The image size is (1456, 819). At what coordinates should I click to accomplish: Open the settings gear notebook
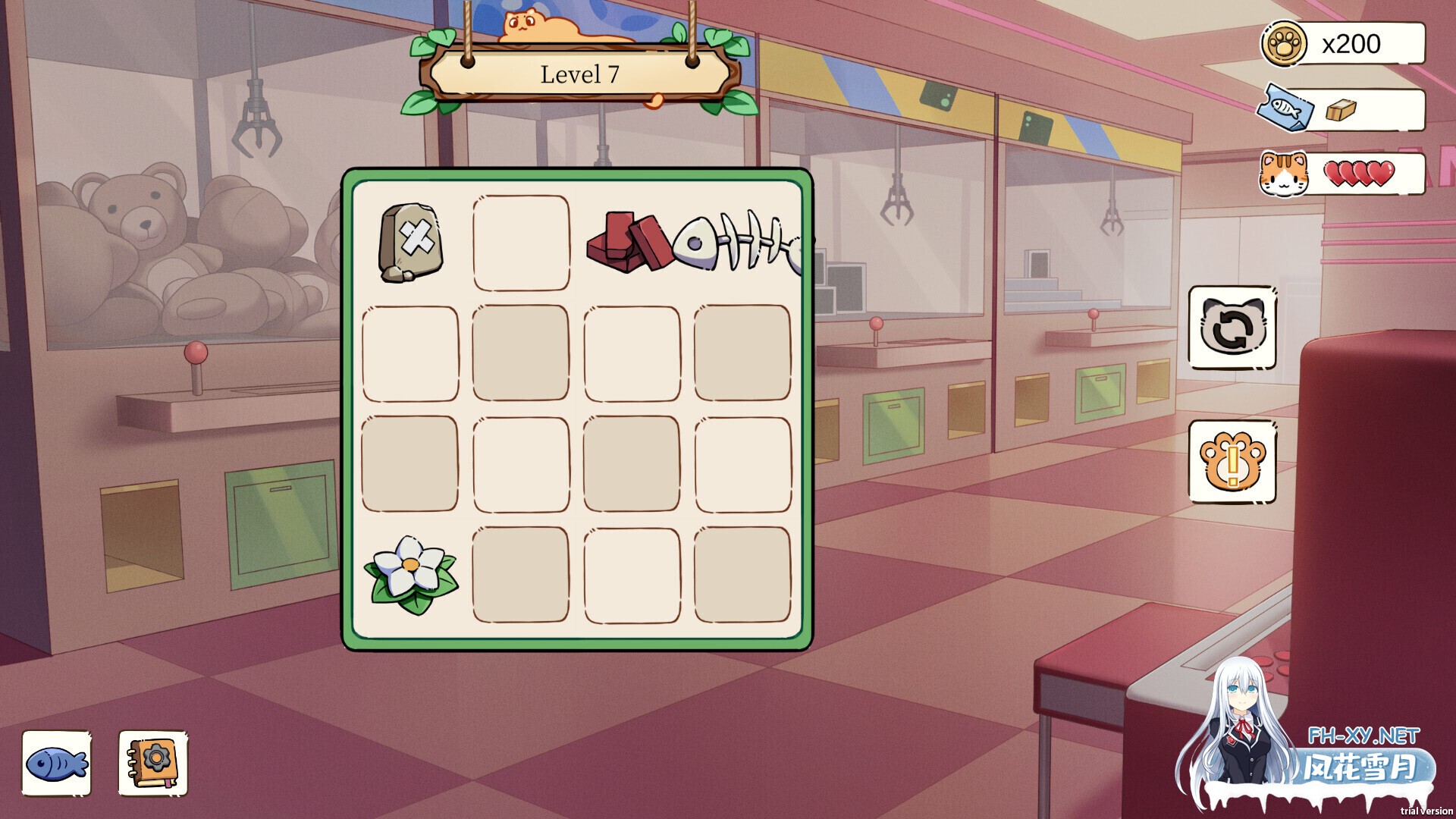pyautogui.click(x=153, y=763)
